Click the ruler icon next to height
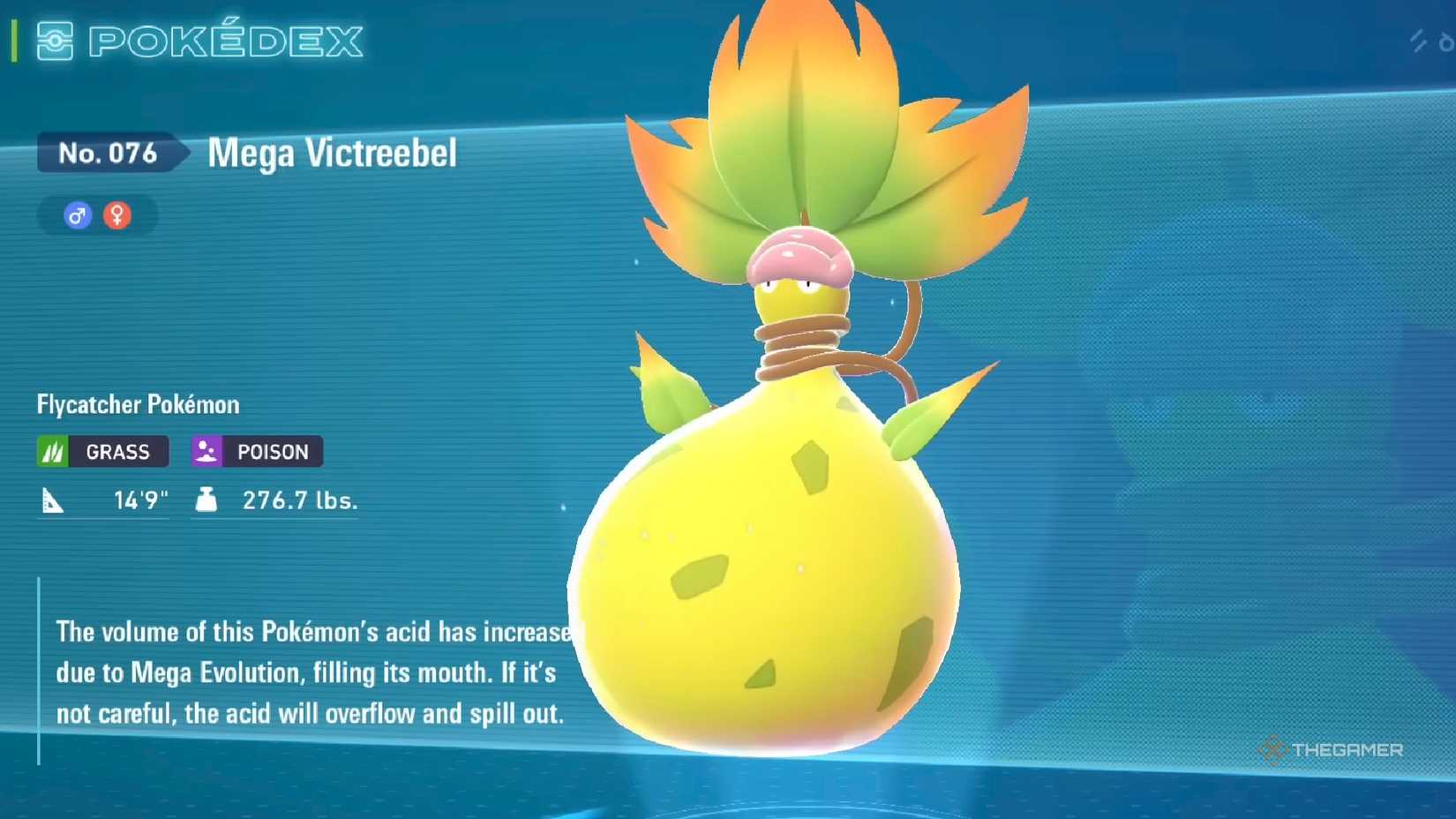Image resolution: width=1456 pixels, height=819 pixels. click(55, 500)
